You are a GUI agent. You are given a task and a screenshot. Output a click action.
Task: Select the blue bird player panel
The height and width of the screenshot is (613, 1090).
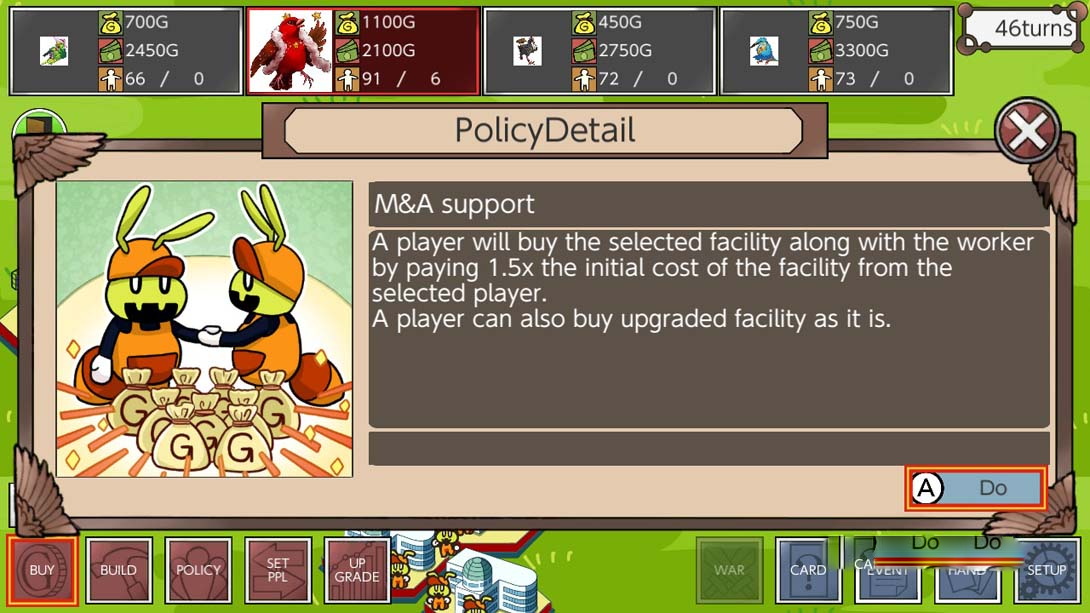click(836, 51)
